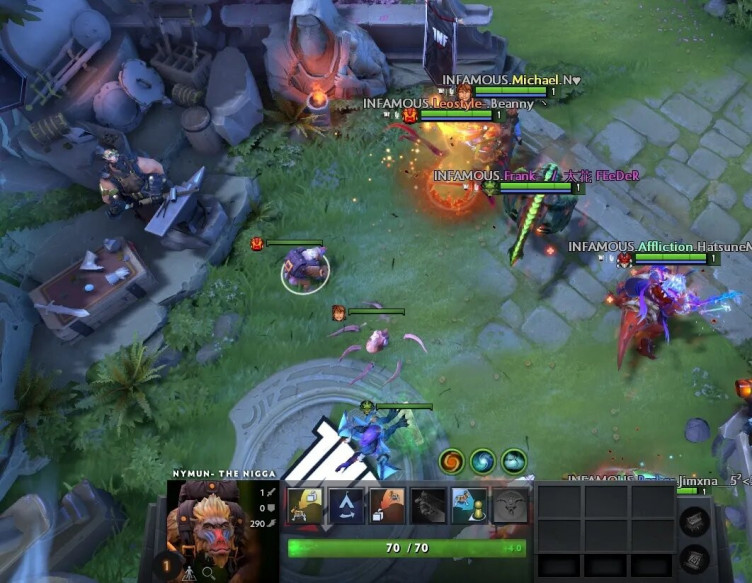Use the ability with the yellow pawn icon

[468, 507]
